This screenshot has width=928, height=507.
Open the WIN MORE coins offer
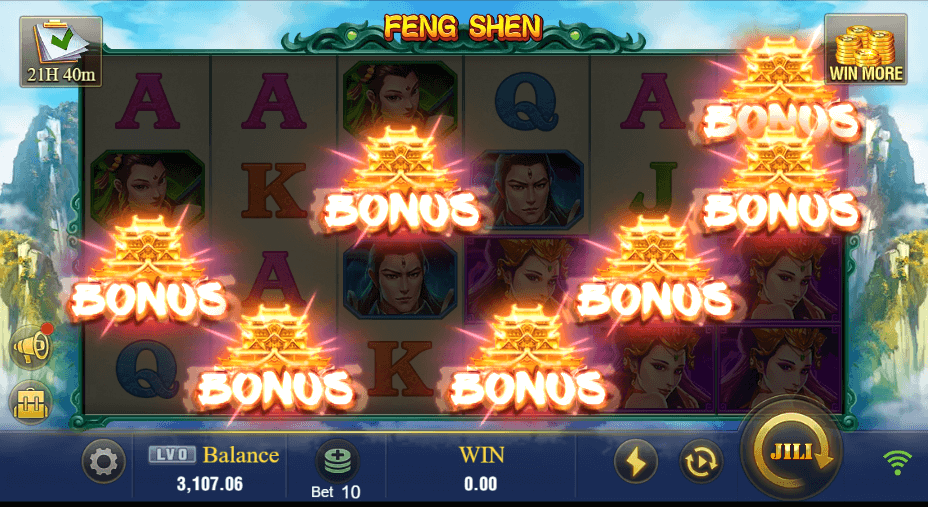(x=865, y=50)
